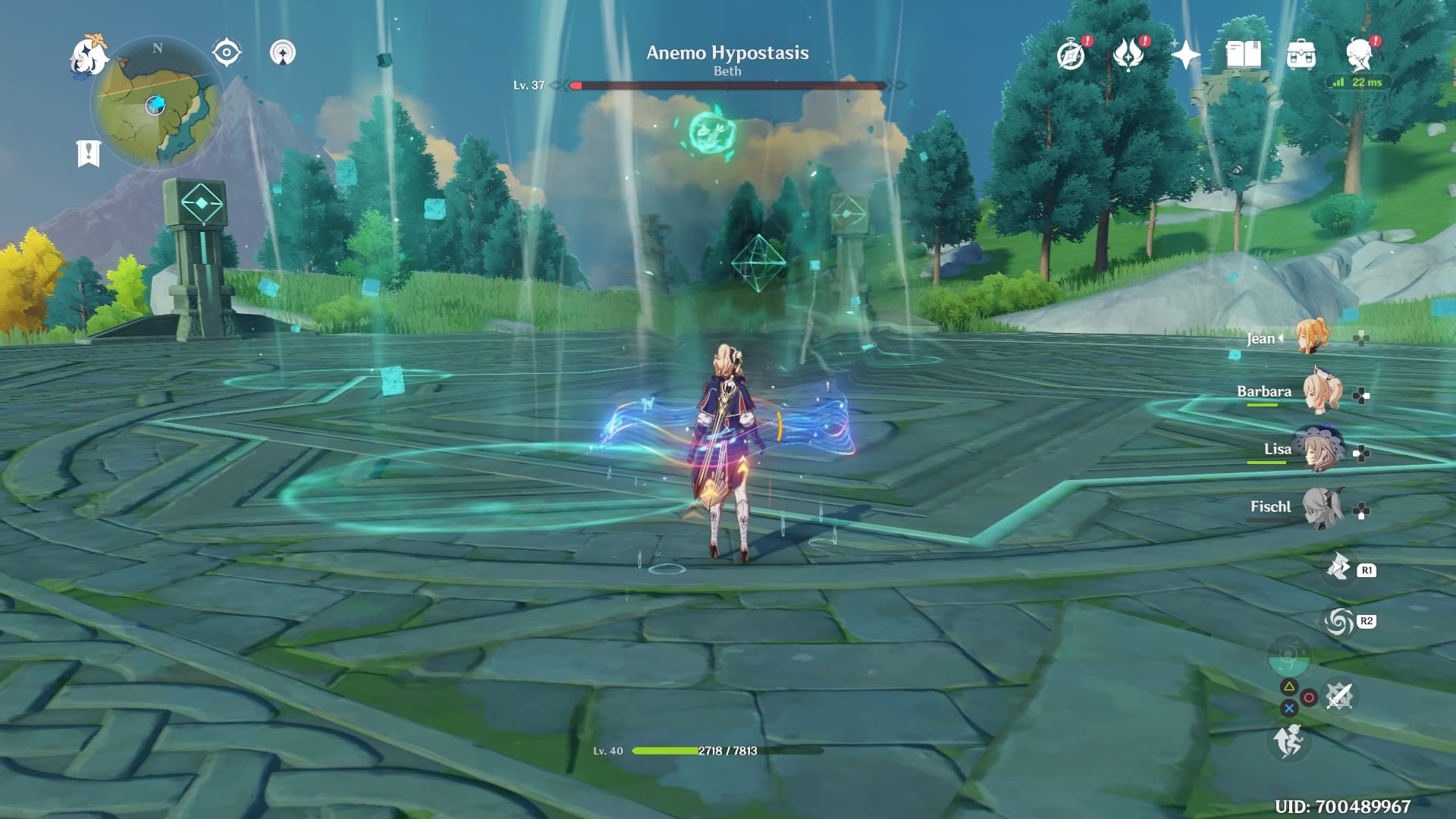Open the Adventurer Handbook wings icon
The height and width of the screenshot is (819, 1456).
pyautogui.click(x=1130, y=57)
